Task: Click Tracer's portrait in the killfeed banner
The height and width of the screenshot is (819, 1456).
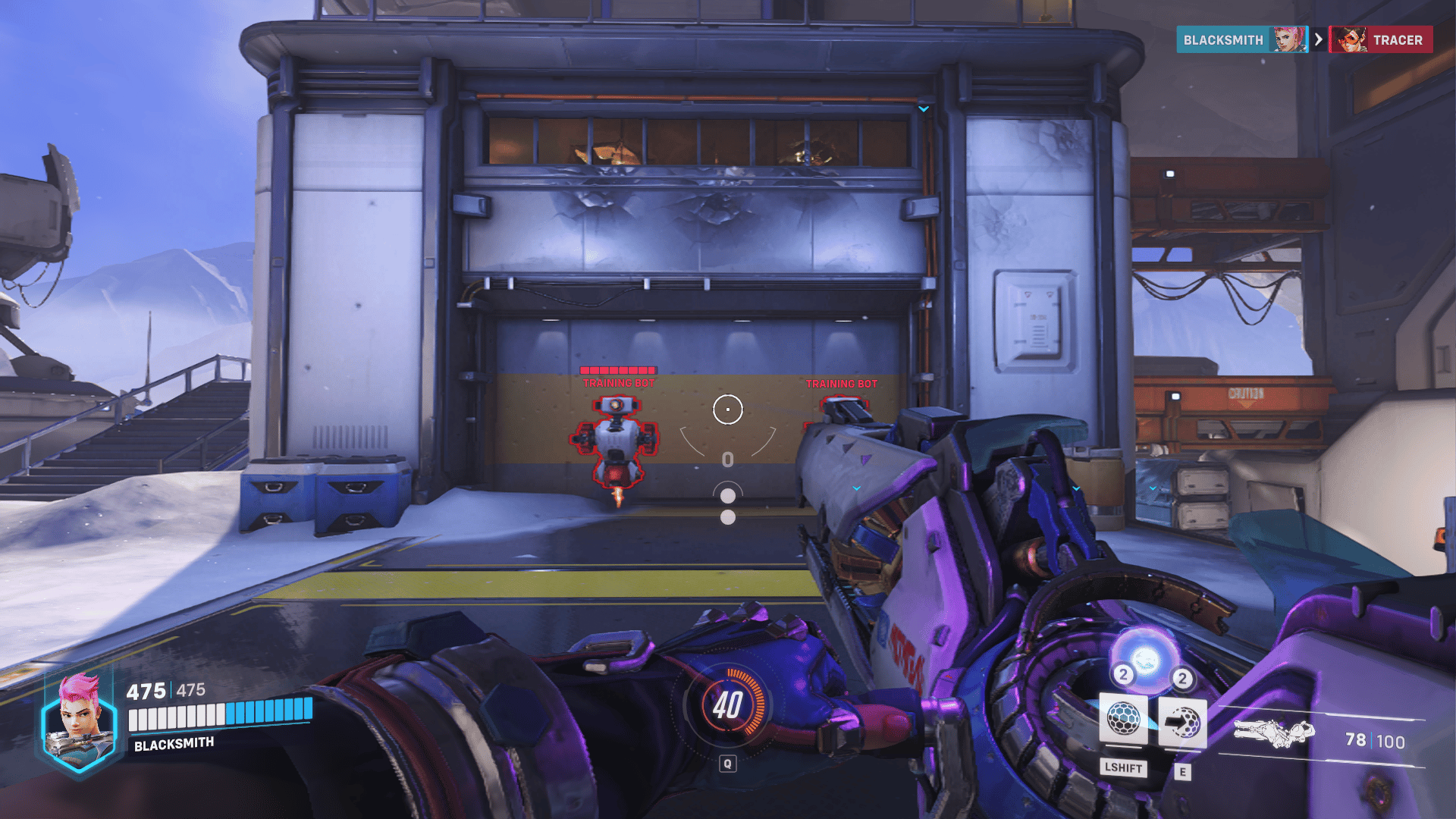Action: 1348,39
